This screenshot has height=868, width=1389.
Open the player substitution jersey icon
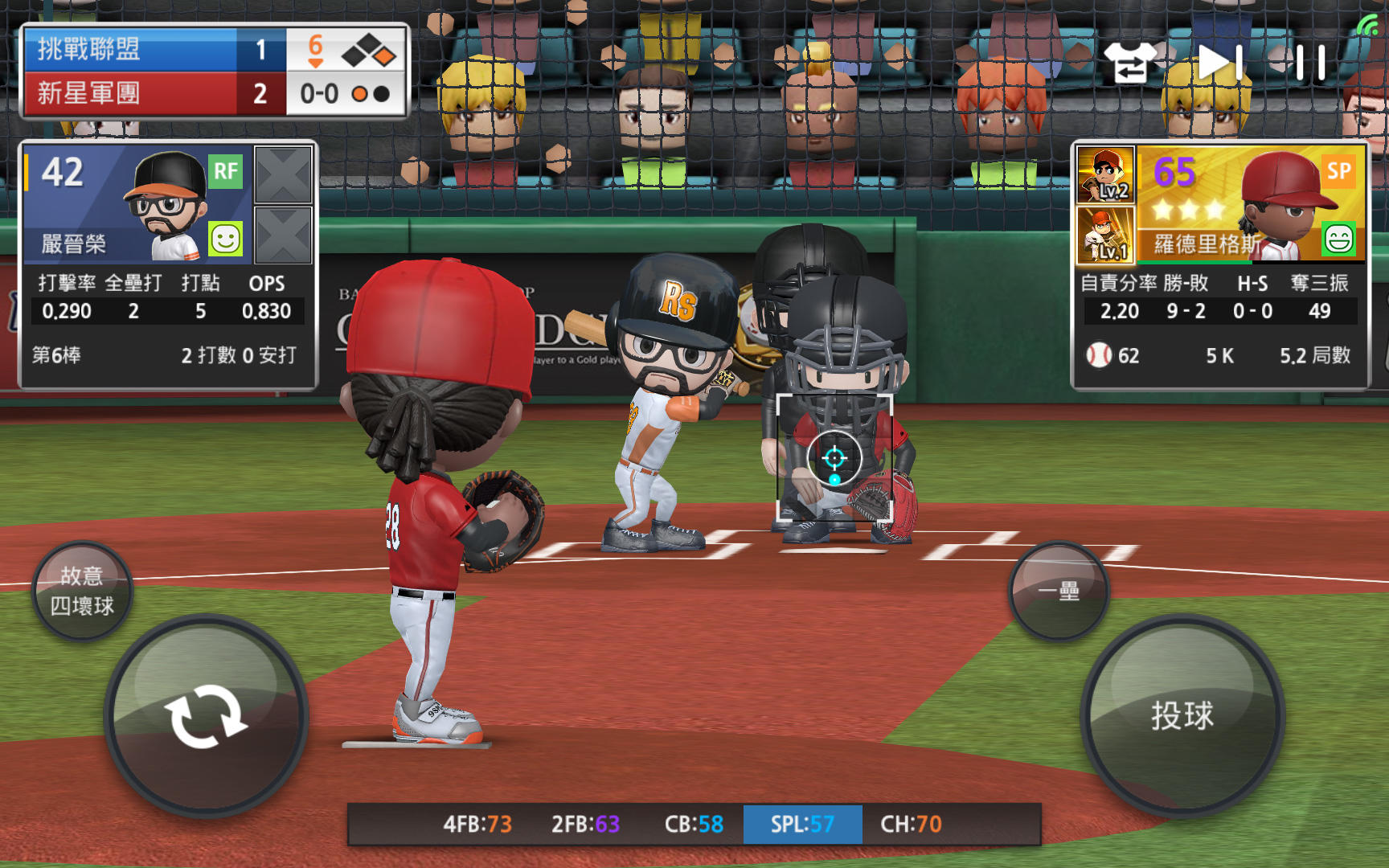[x=1129, y=62]
